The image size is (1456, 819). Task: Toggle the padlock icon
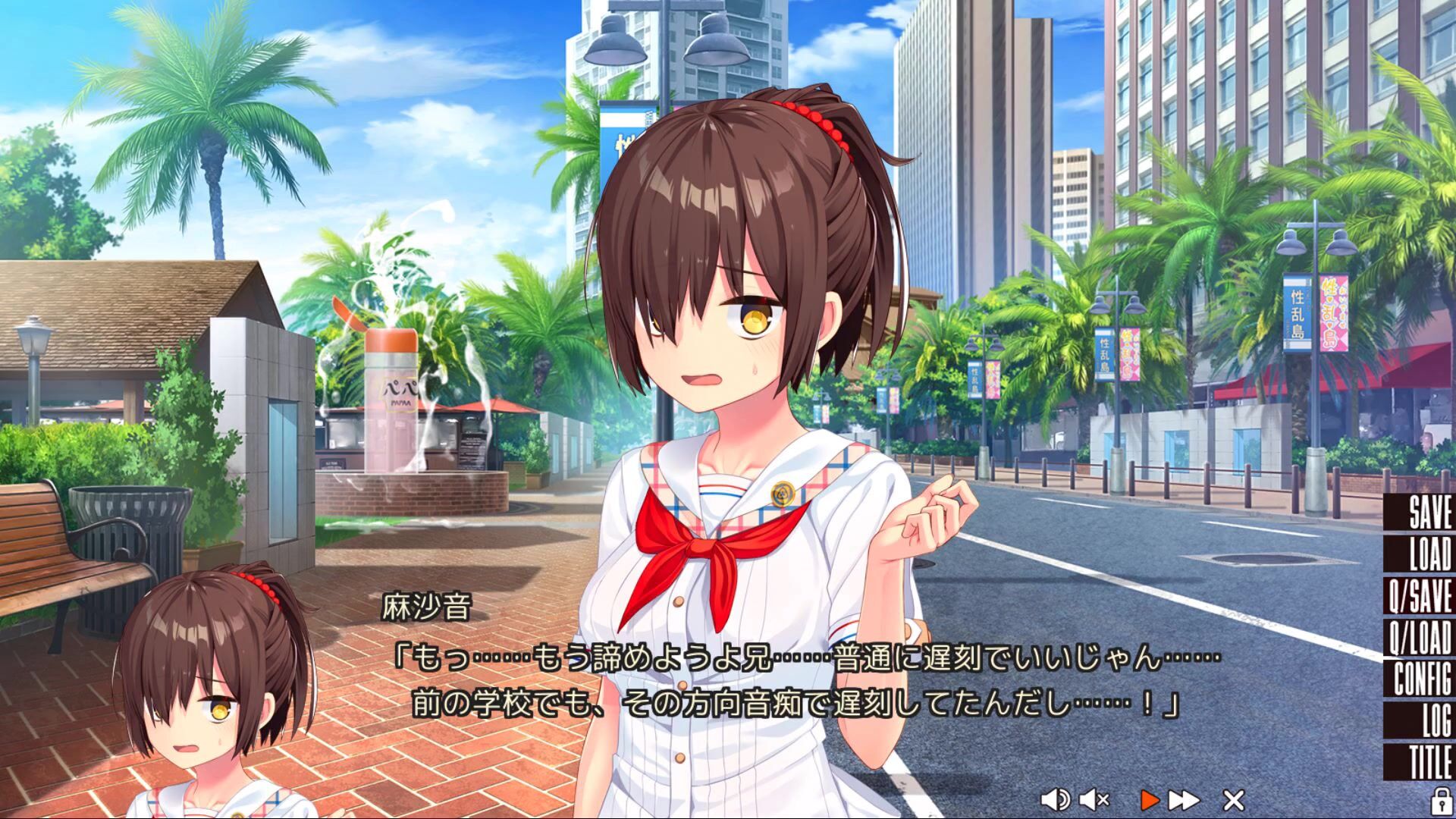pos(1439,799)
